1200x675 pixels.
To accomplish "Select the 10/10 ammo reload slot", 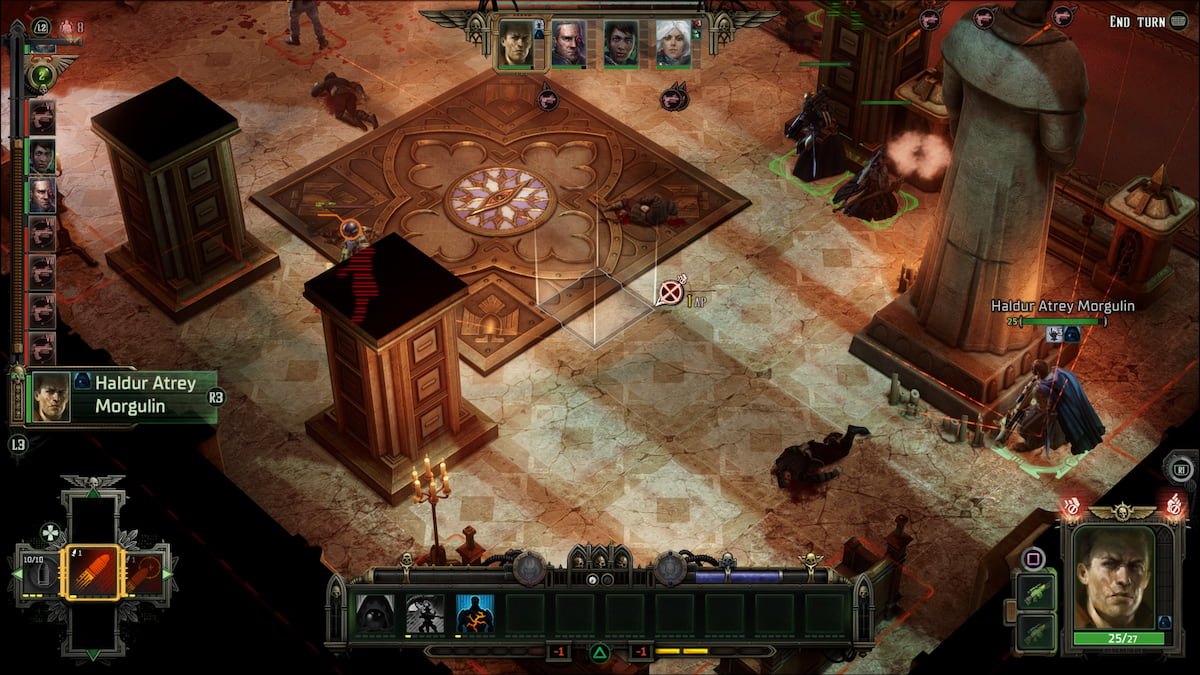I will 39,573.
